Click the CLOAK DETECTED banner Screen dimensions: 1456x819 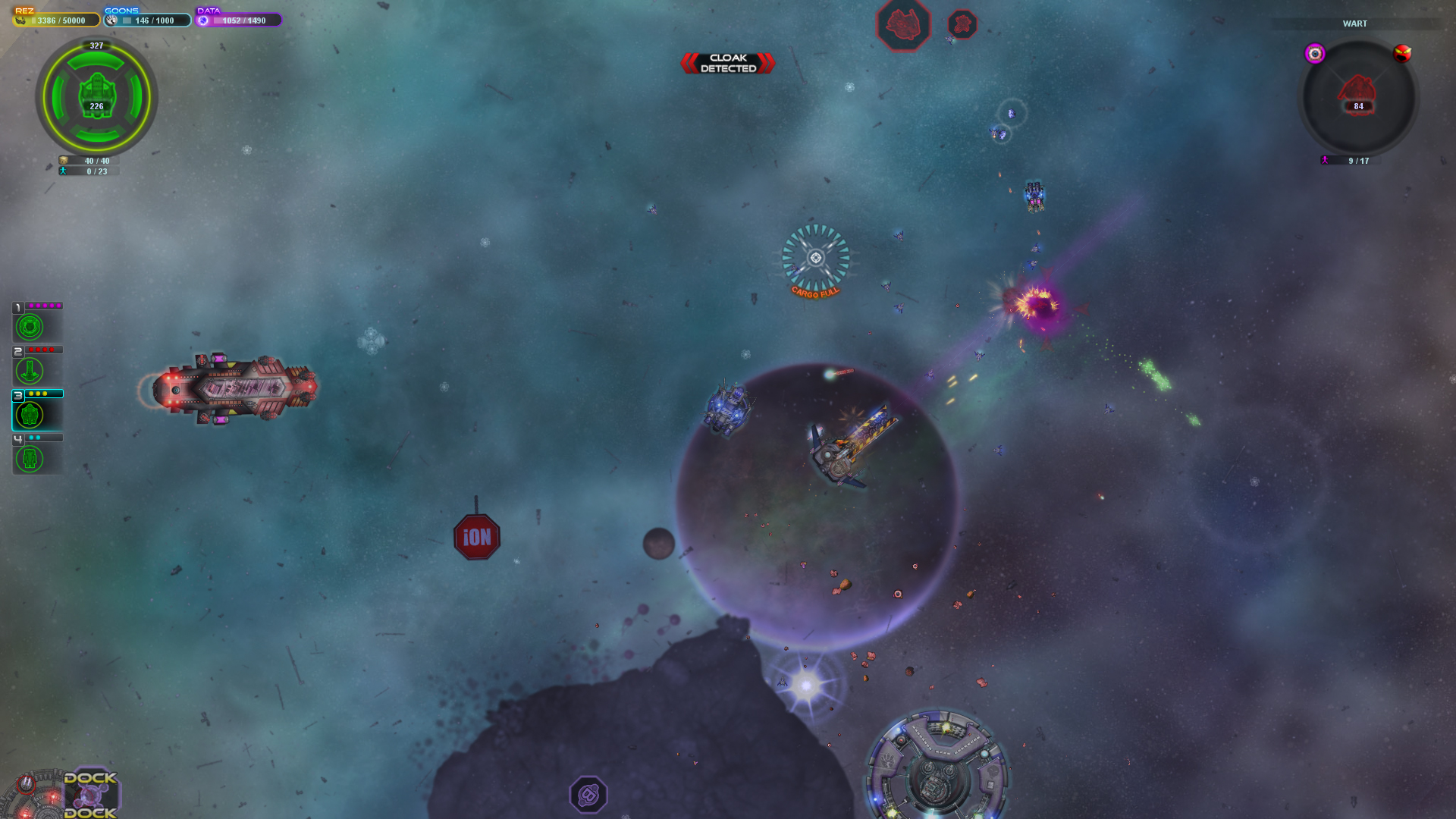pos(727,63)
